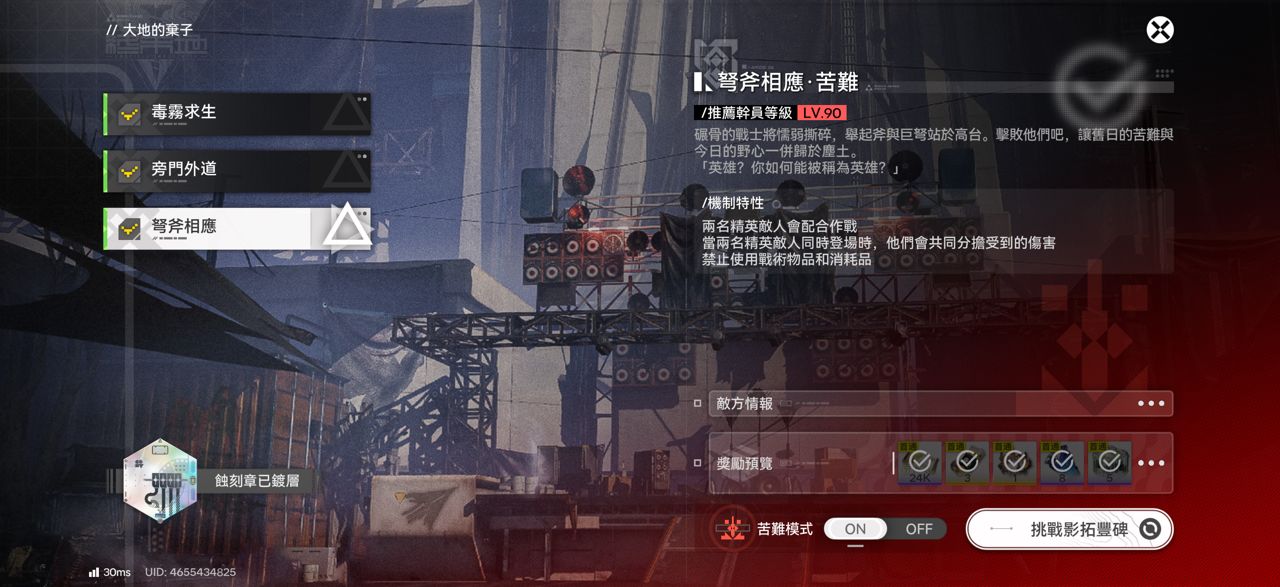
Task: Close the stage detail screen
Action: point(1160,30)
